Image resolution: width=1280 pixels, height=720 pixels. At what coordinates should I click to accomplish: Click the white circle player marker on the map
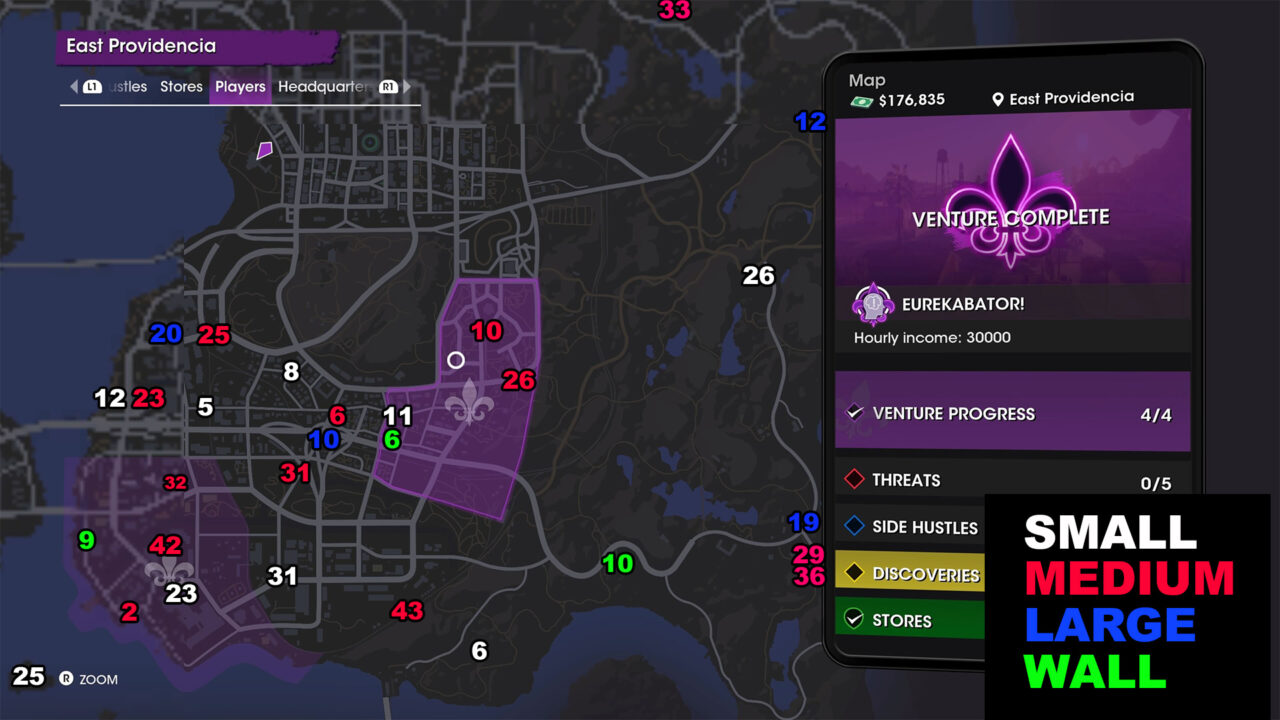pos(455,360)
